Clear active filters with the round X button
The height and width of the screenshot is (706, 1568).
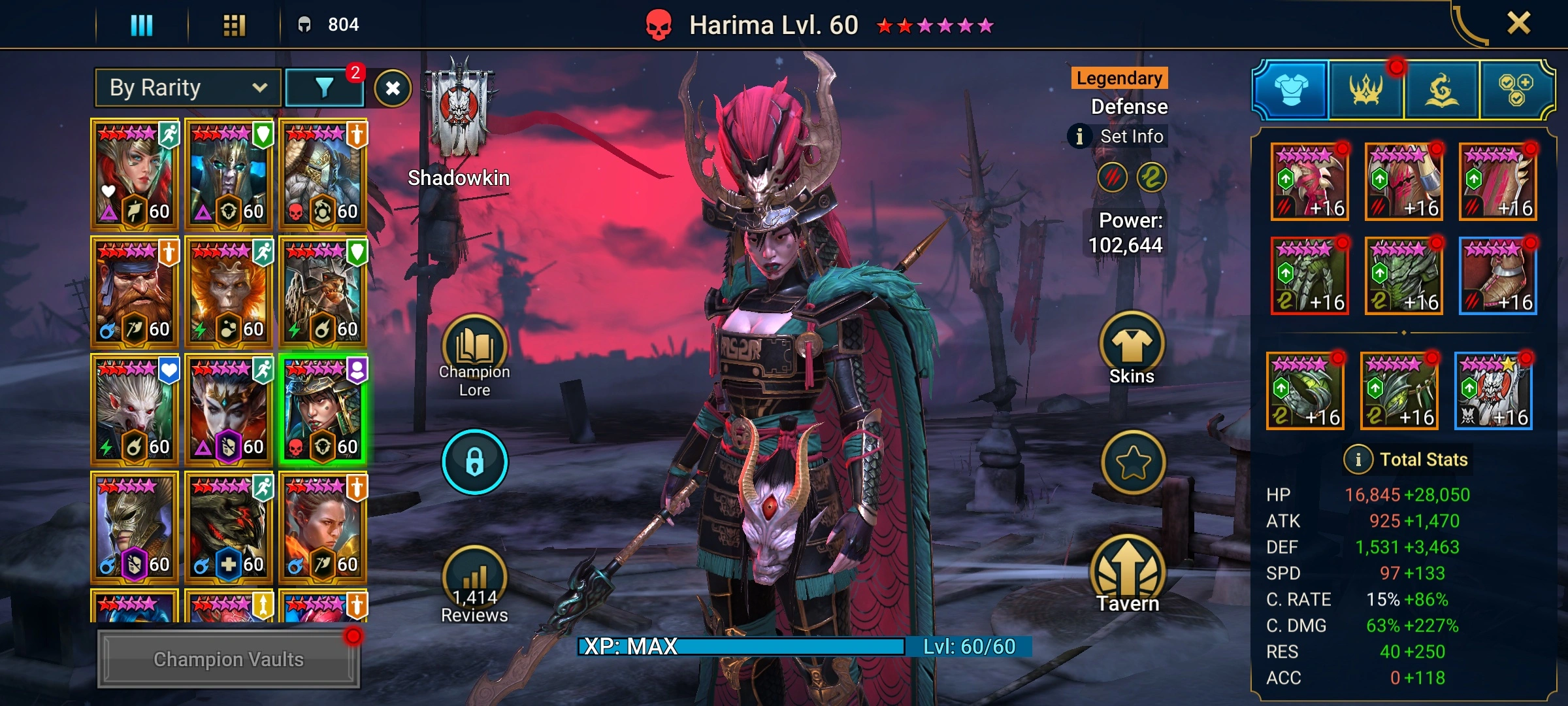coord(393,88)
